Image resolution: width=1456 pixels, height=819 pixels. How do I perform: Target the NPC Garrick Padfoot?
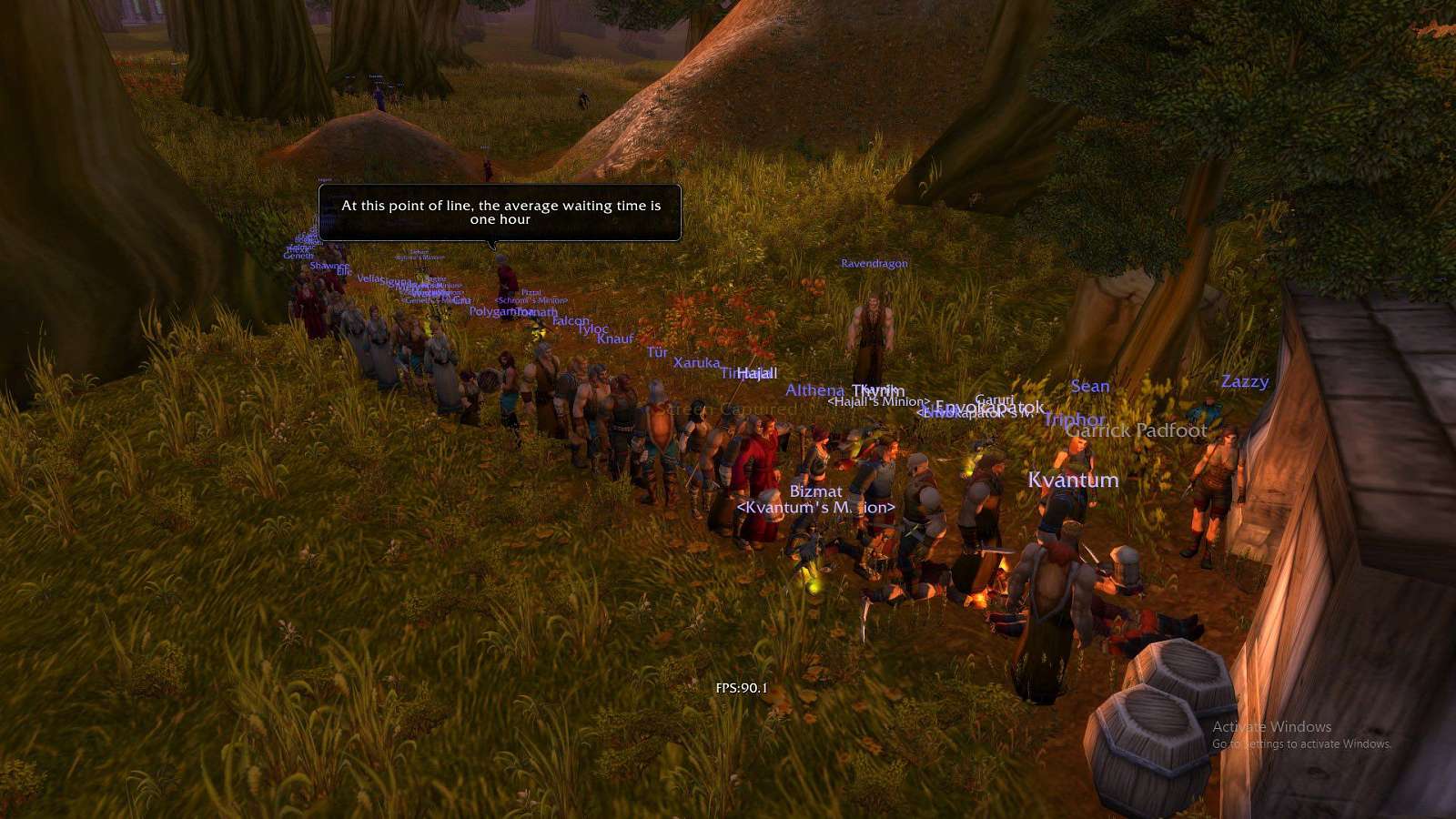click(x=1136, y=431)
